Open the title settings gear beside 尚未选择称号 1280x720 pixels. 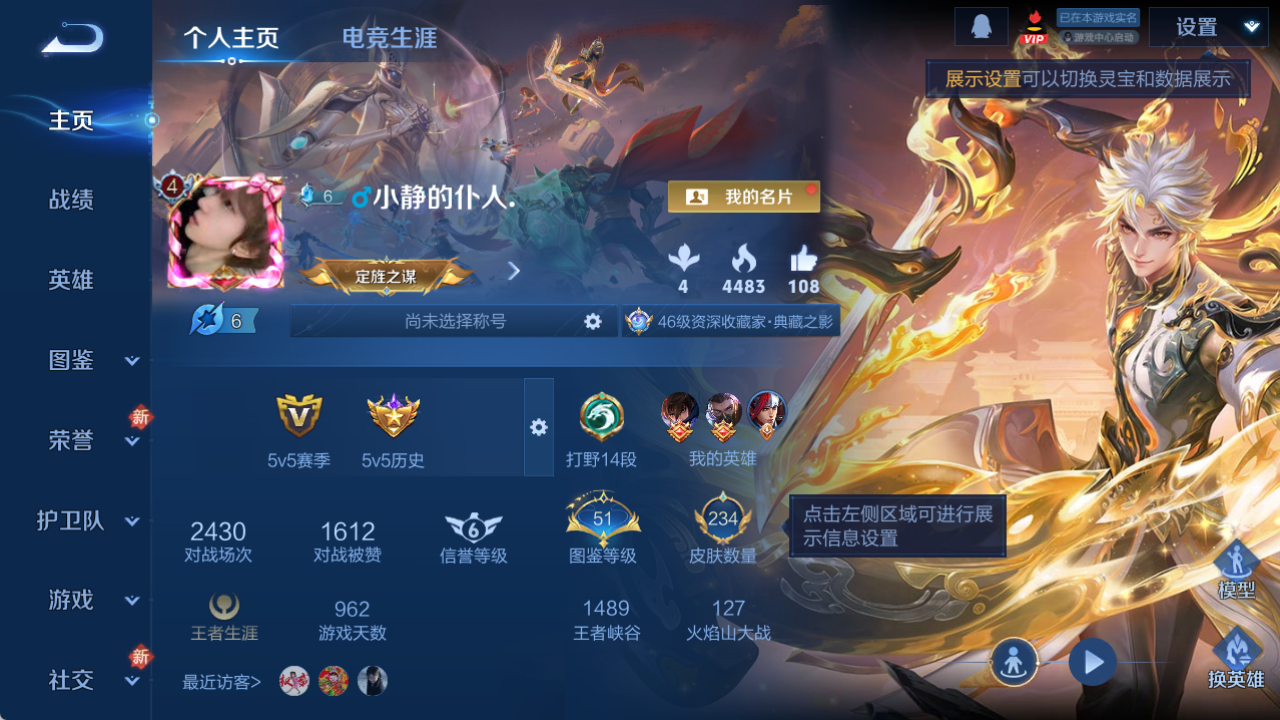tap(594, 321)
